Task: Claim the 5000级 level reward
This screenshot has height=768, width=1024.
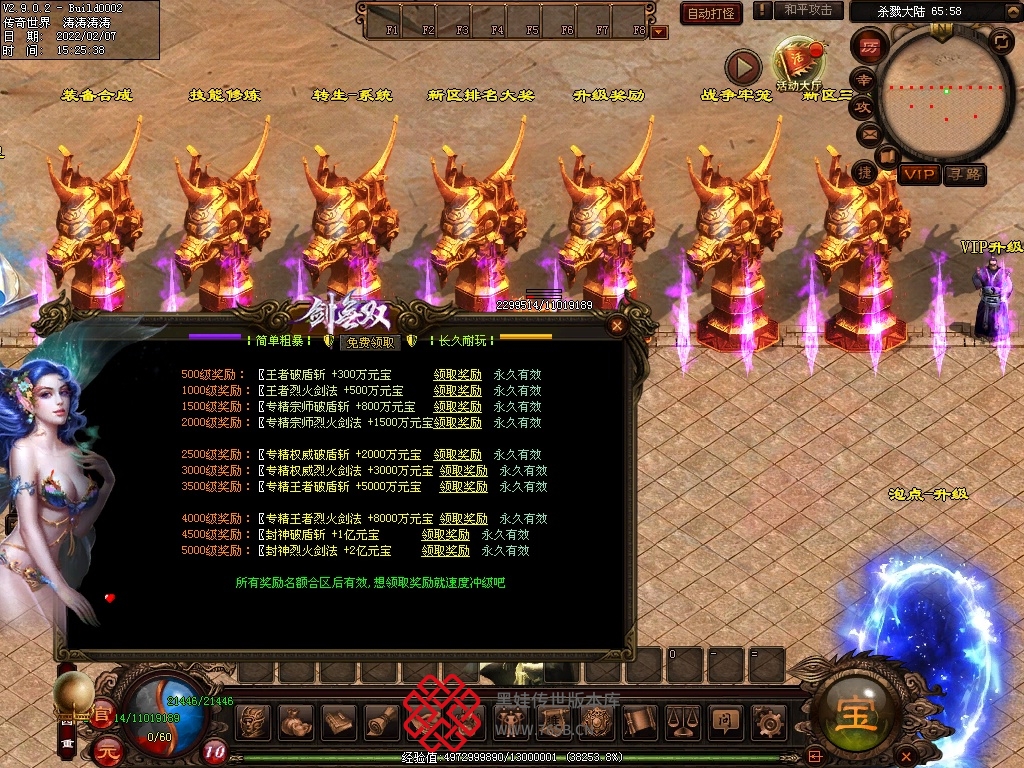Action: point(446,551)
